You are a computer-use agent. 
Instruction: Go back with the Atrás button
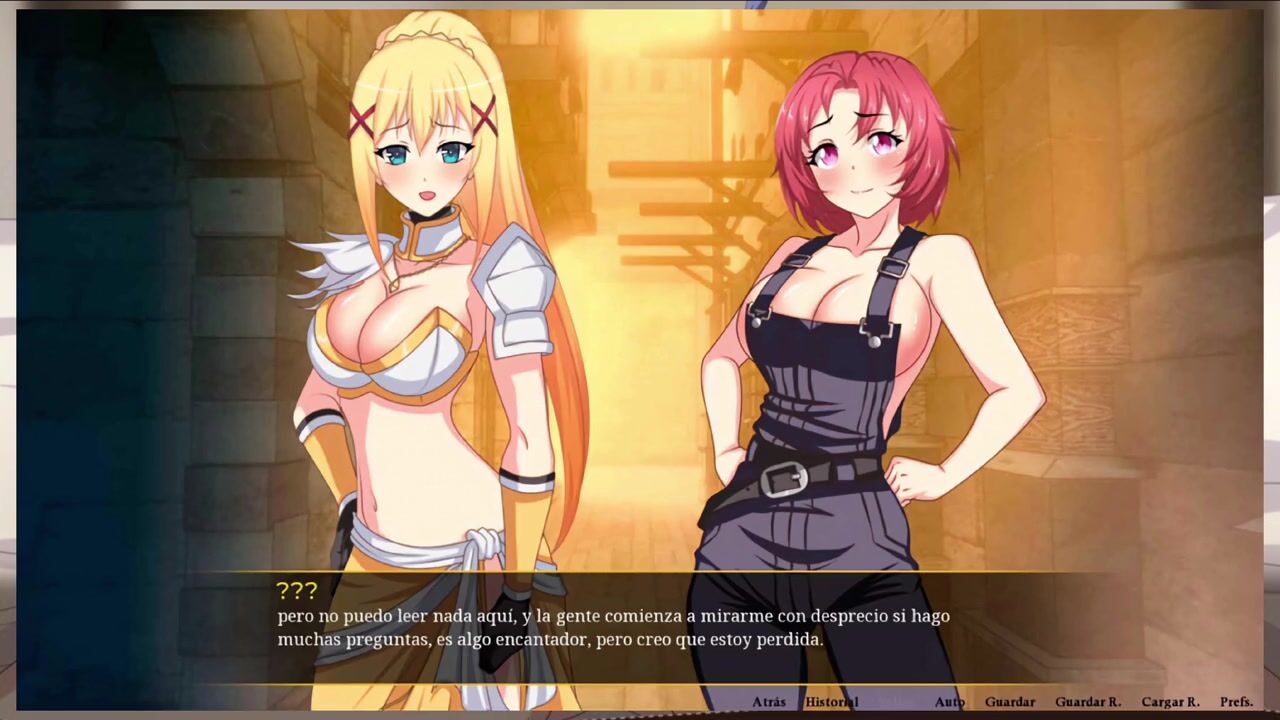click(769, 702)
